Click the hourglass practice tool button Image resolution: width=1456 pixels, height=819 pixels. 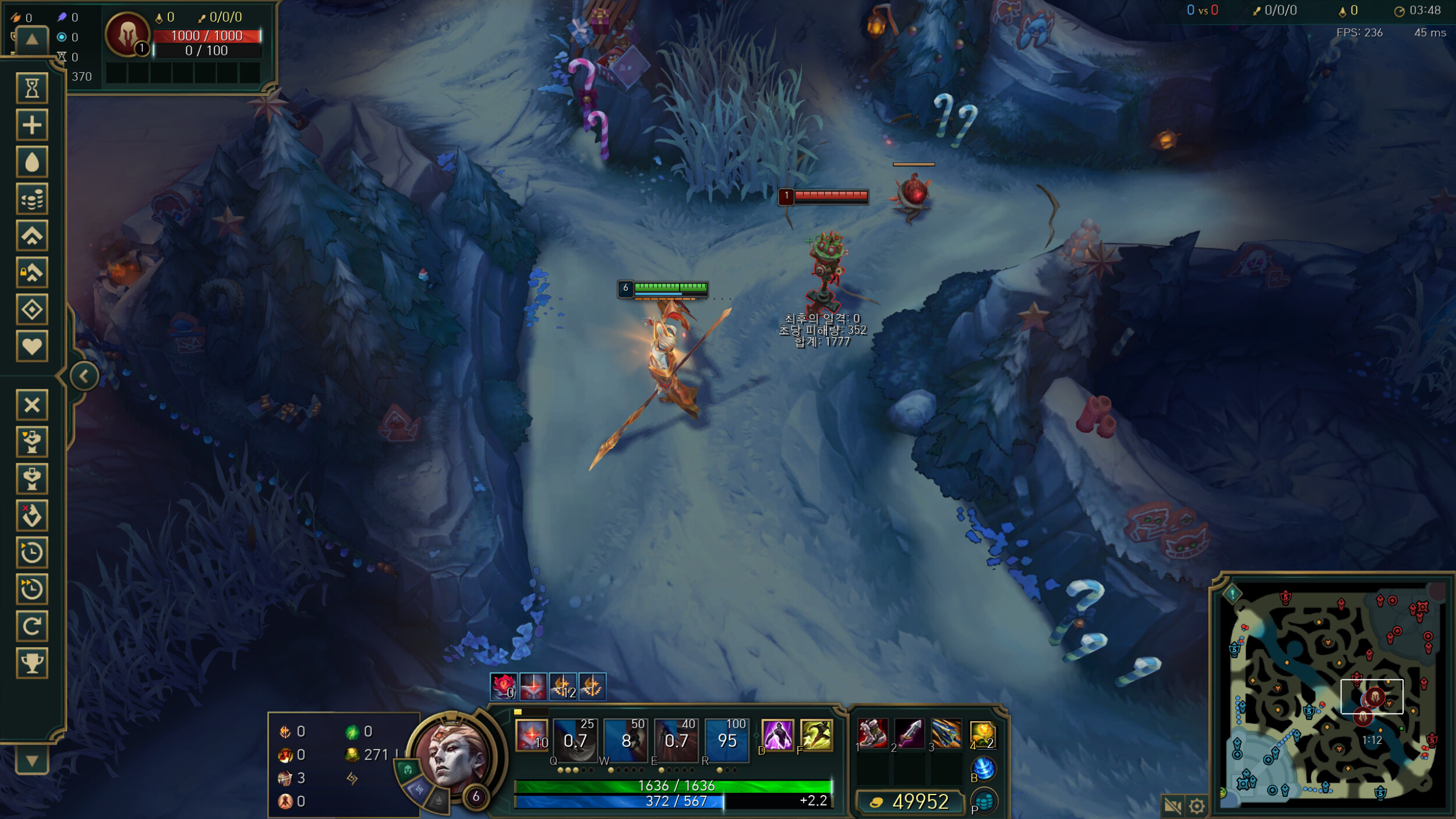click(x=32, y=89)
